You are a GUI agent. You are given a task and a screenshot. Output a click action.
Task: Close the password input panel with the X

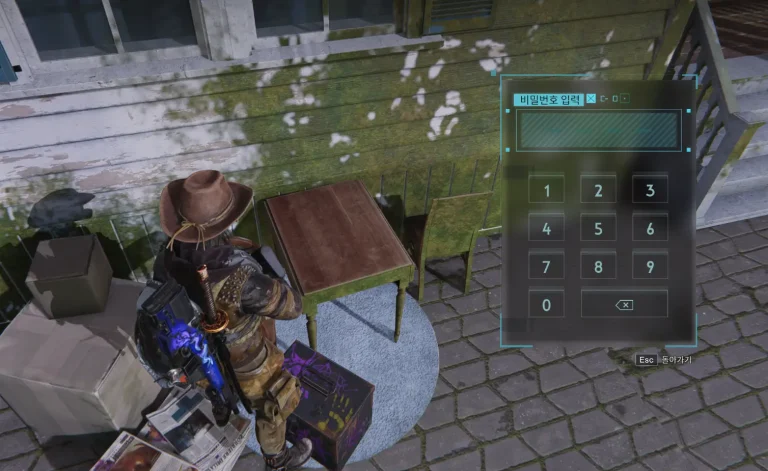point(591,98)
